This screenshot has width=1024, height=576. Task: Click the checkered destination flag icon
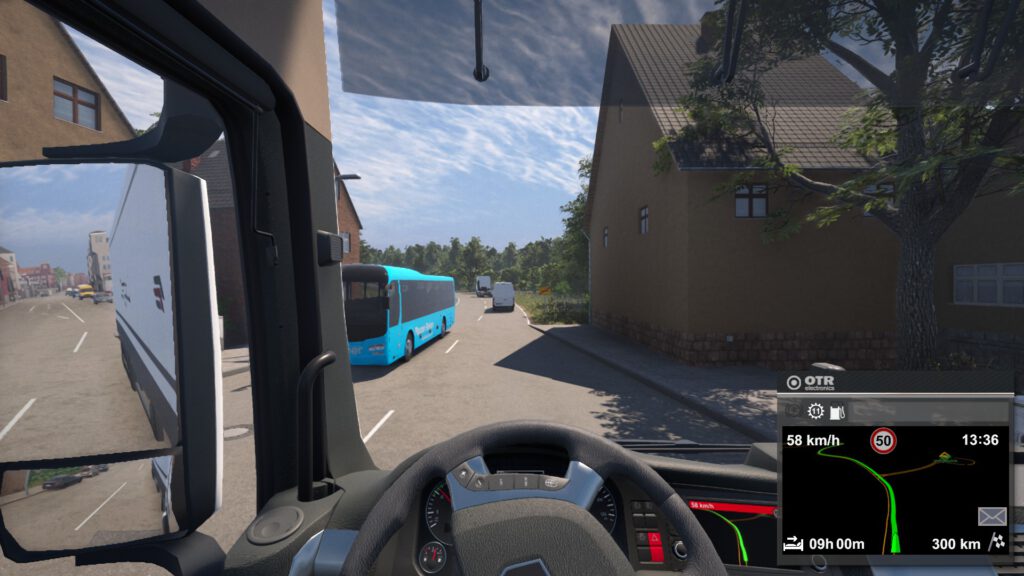point(996,544)
